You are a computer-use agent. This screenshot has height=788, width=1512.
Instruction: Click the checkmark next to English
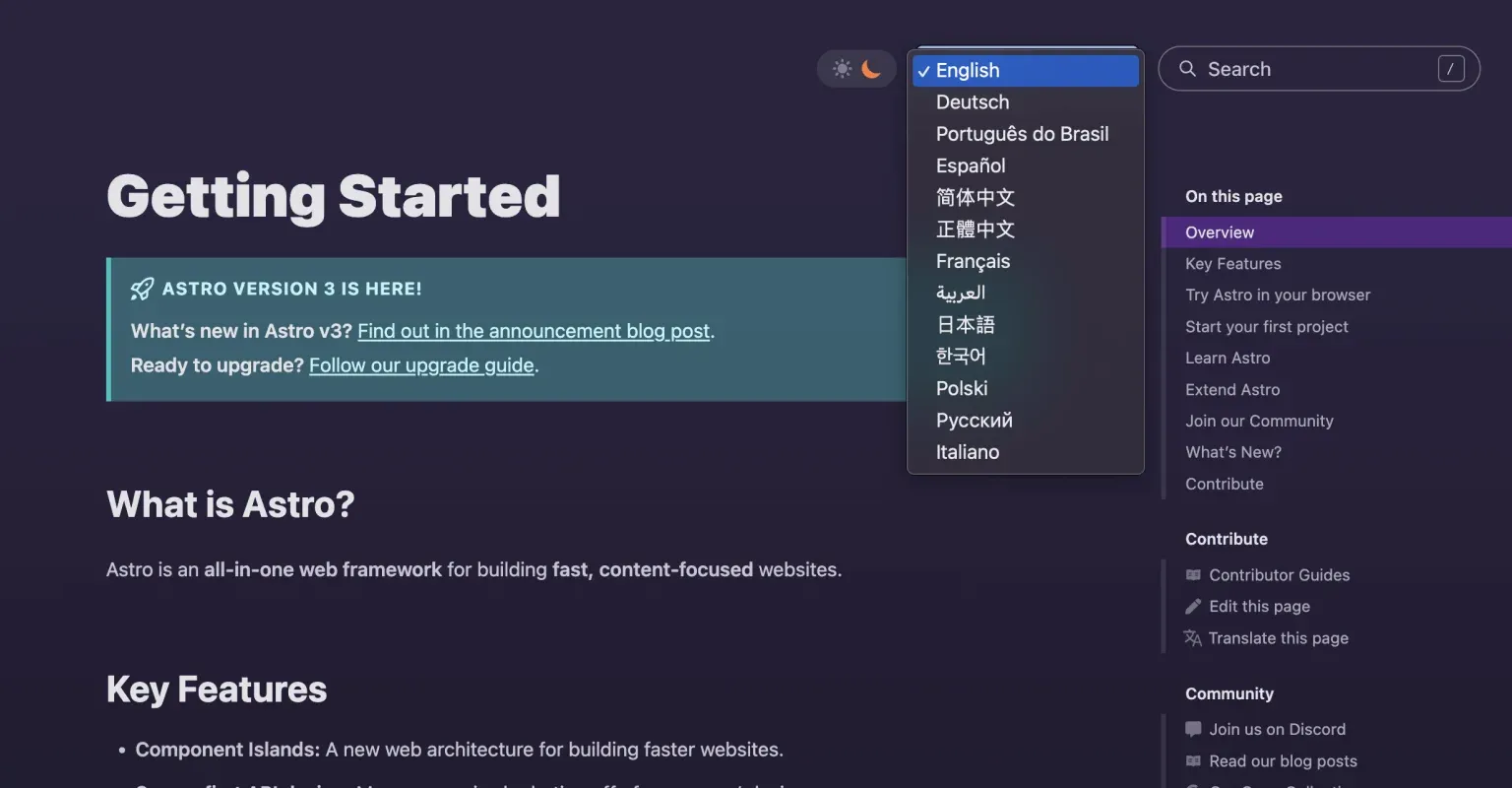click(x=923, y=70)
